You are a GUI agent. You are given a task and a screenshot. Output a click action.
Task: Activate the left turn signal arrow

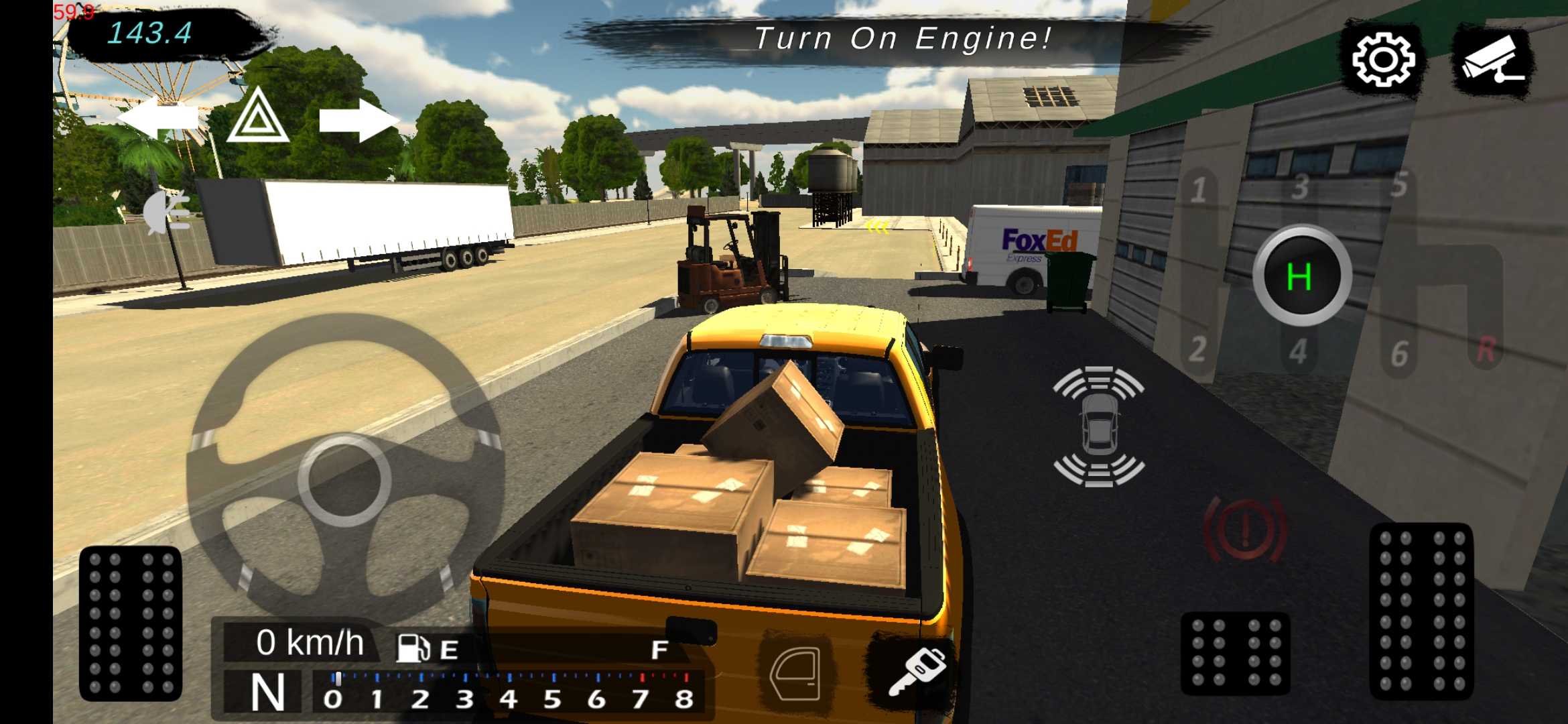[x=158, y=119]
